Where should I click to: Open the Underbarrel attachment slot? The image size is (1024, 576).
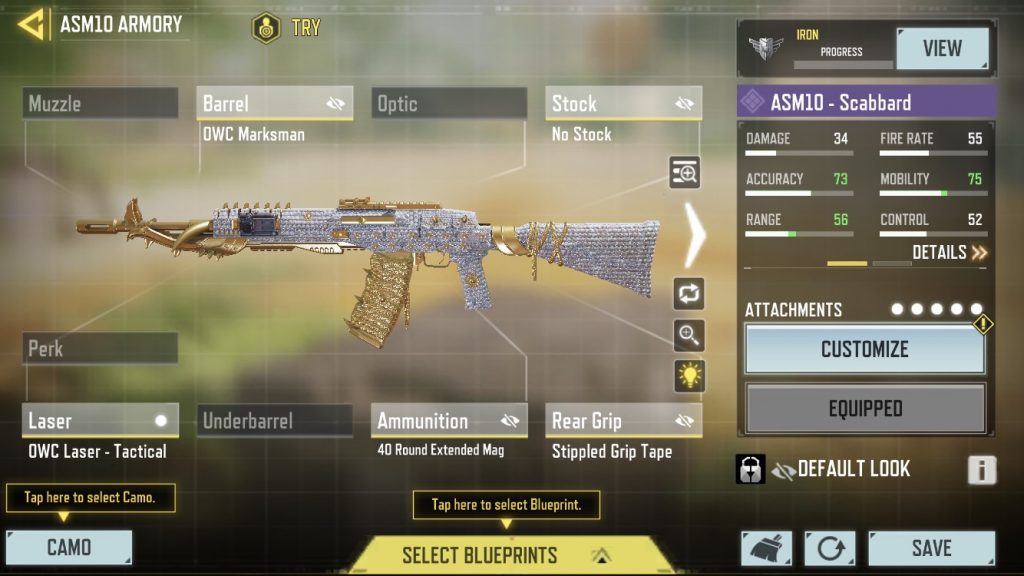[274, 421]
